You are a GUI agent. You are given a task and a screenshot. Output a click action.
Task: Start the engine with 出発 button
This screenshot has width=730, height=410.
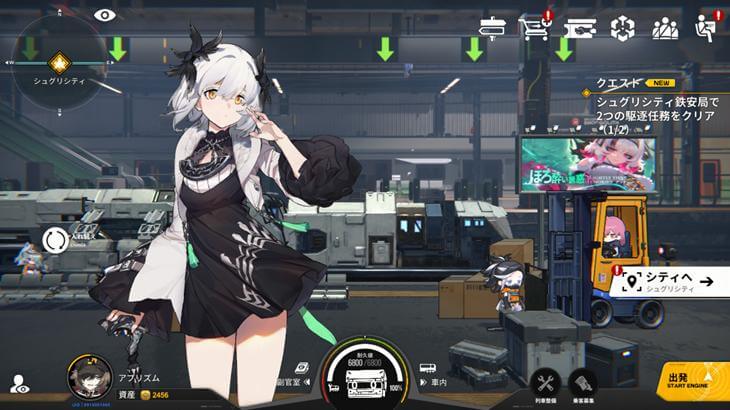tap(692, 379)
